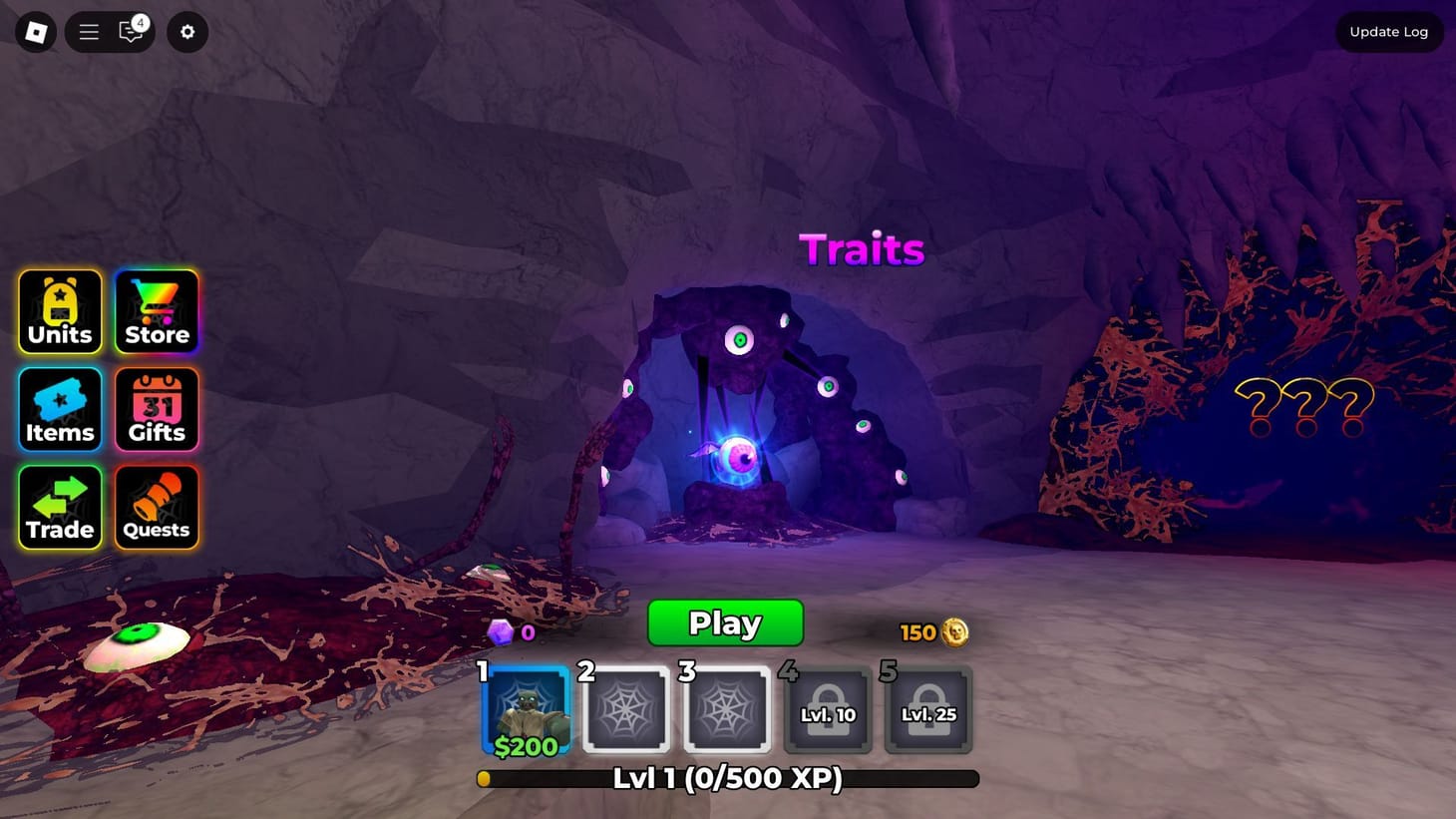This screenshot has height=819, width=1456.
Task: Open the Units menu
Action: (x=59, y=311)
